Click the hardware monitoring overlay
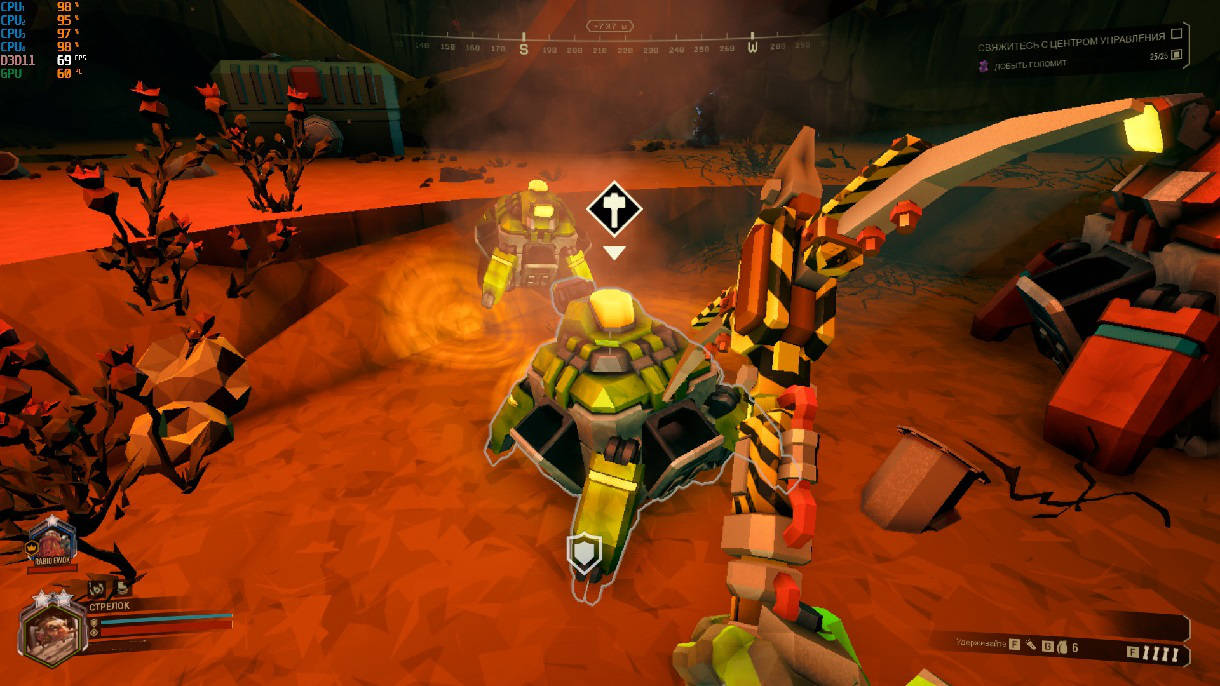This screenshot has height=686, width=1220. (42, 39)
